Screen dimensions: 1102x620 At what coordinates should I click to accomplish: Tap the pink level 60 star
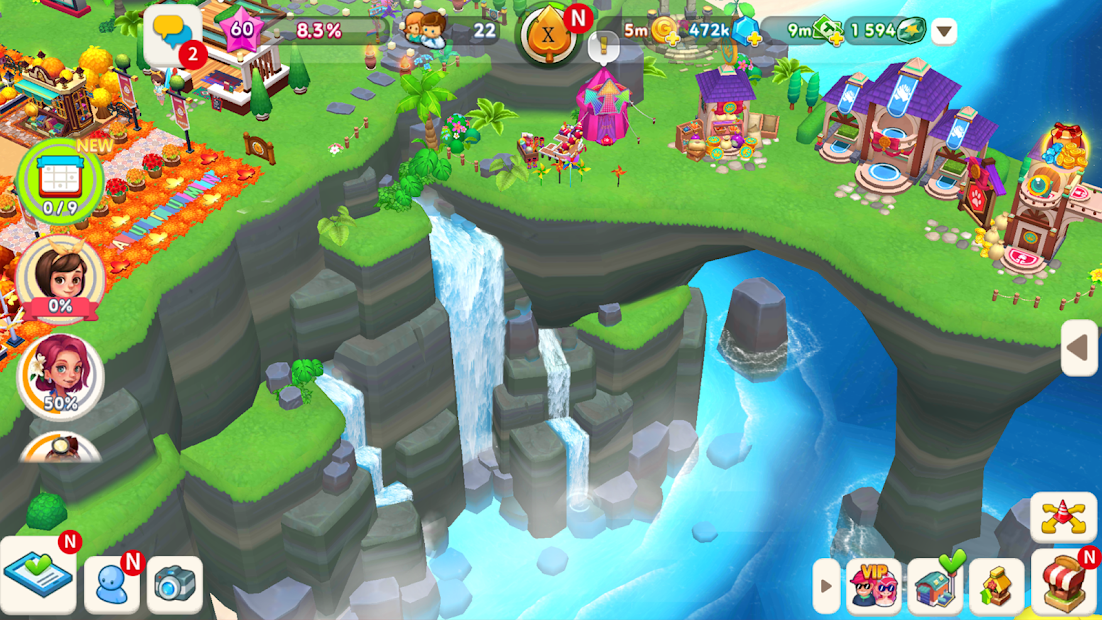coord(242,30)
